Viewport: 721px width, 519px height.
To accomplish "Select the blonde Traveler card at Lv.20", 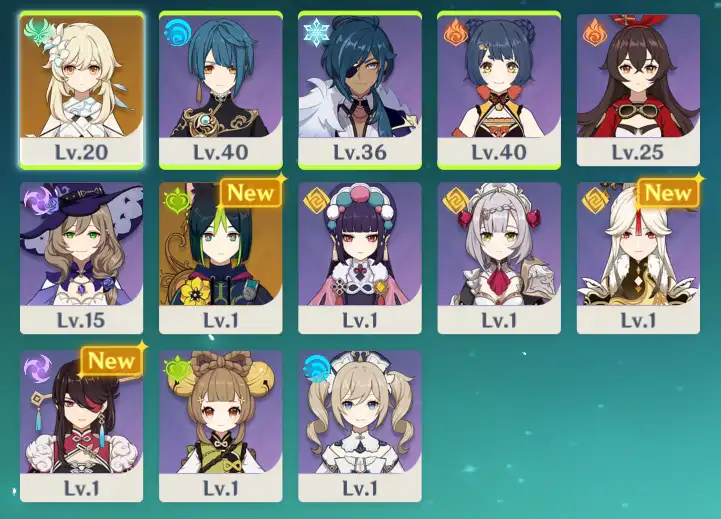I will point(81,89).
